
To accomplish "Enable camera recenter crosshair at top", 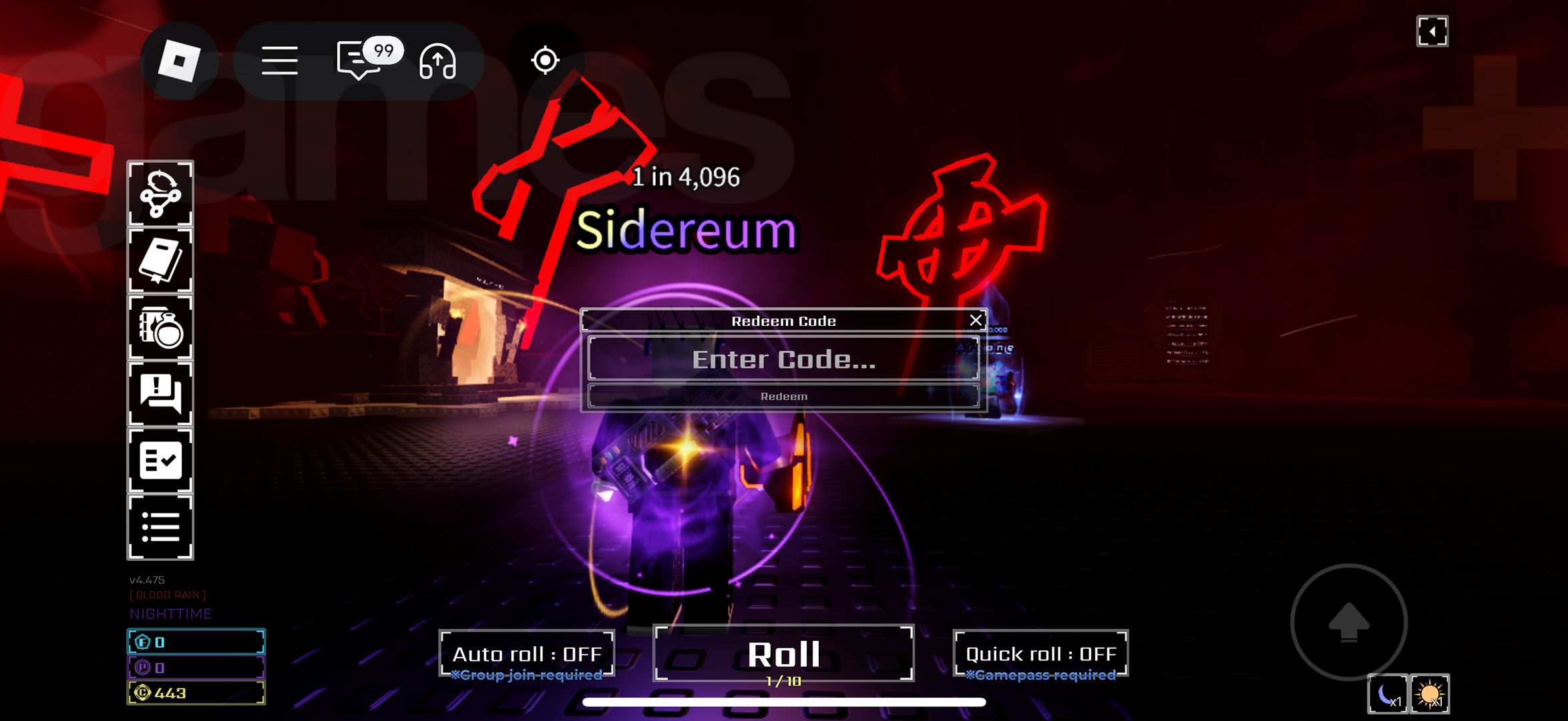I will (546, 61).
